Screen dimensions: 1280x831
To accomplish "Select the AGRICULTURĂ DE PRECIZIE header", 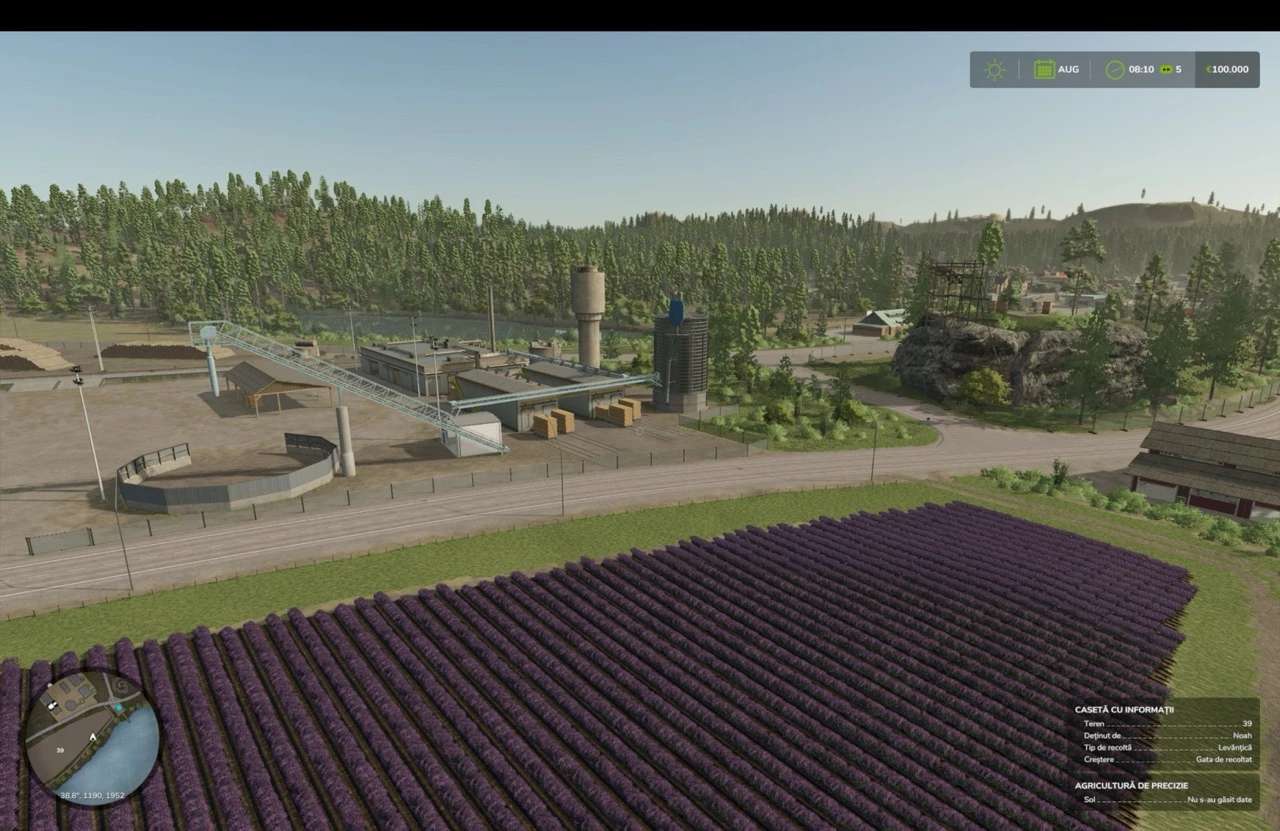I will (x=1132, y=785).
